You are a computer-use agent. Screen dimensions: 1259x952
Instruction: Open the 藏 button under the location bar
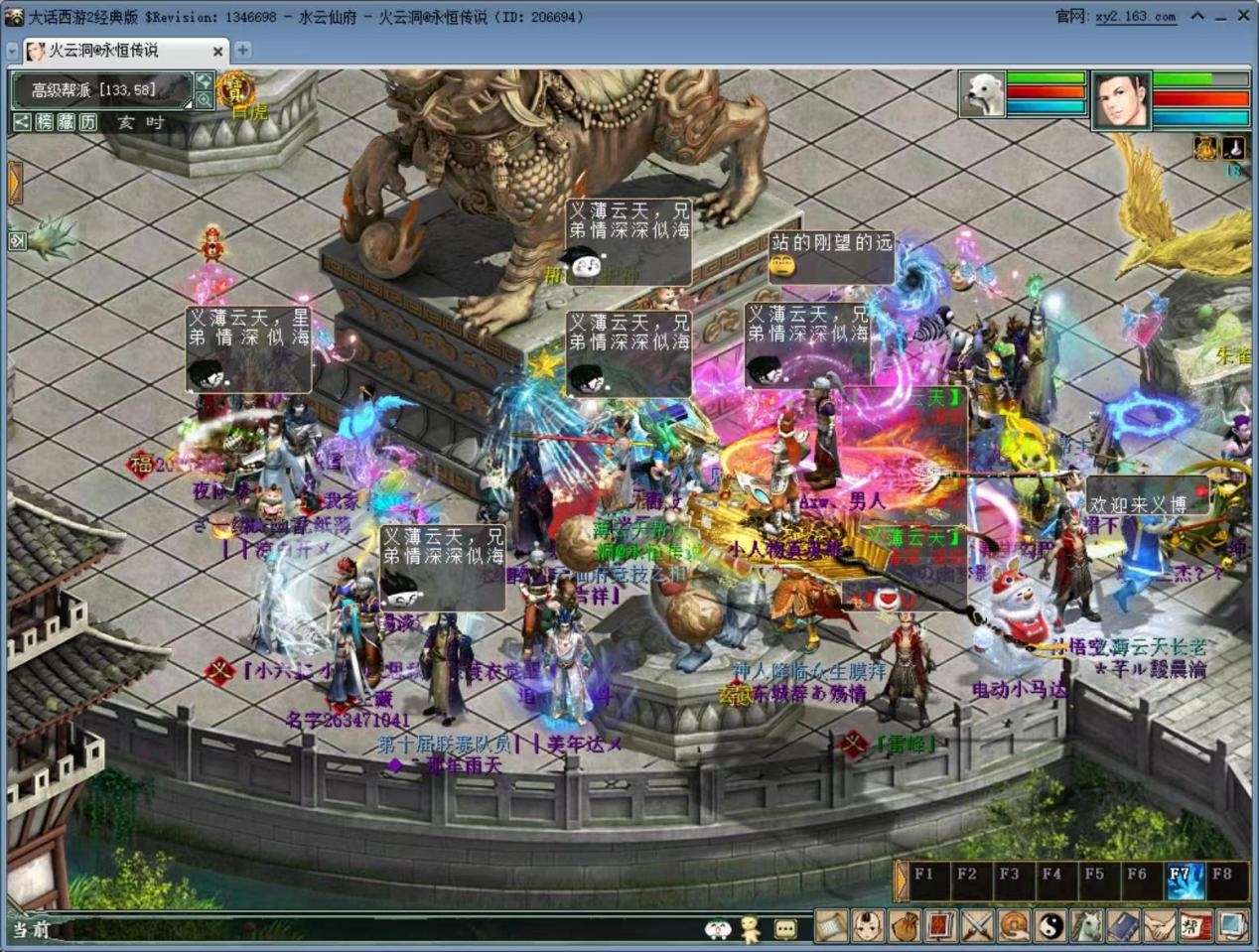(x=67, y=122)
